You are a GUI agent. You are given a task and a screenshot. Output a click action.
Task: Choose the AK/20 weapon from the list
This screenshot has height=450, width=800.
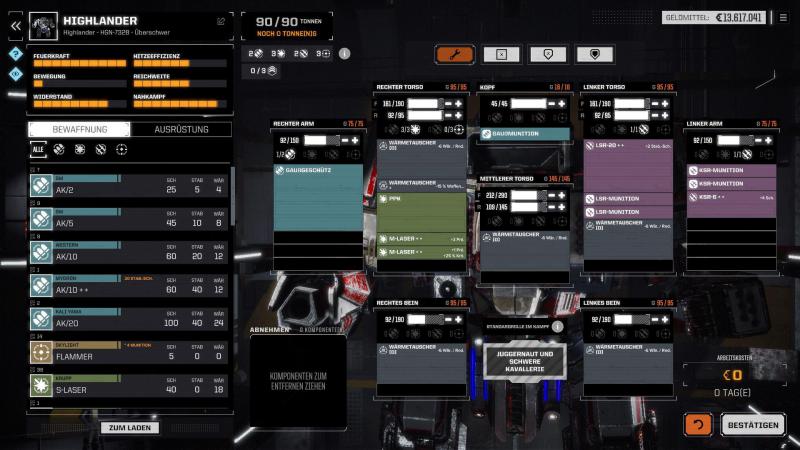(x=129, y=322)
